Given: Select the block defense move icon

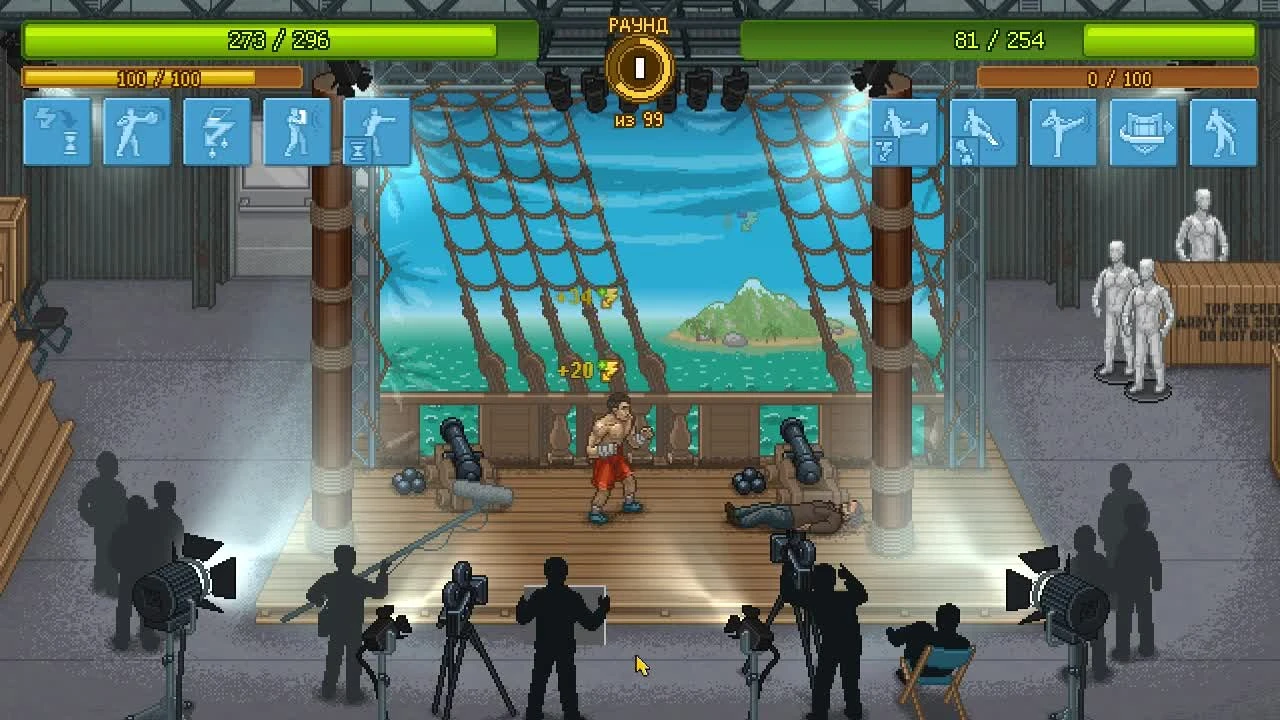Looking at the screenshot, I should pyautogui.click(x=297, y=132).
